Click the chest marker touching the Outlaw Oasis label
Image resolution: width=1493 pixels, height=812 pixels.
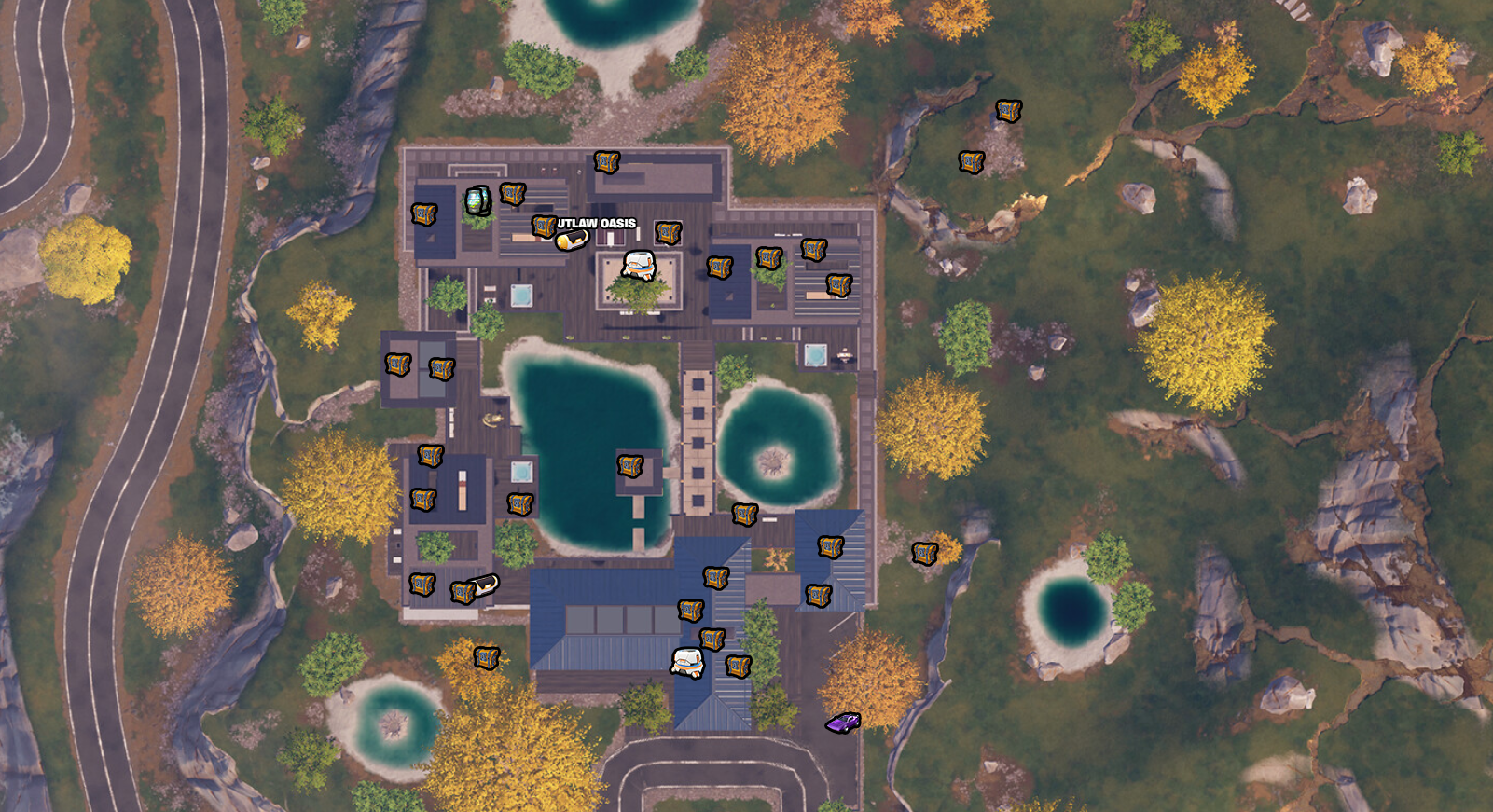click(x=544, y=226)
